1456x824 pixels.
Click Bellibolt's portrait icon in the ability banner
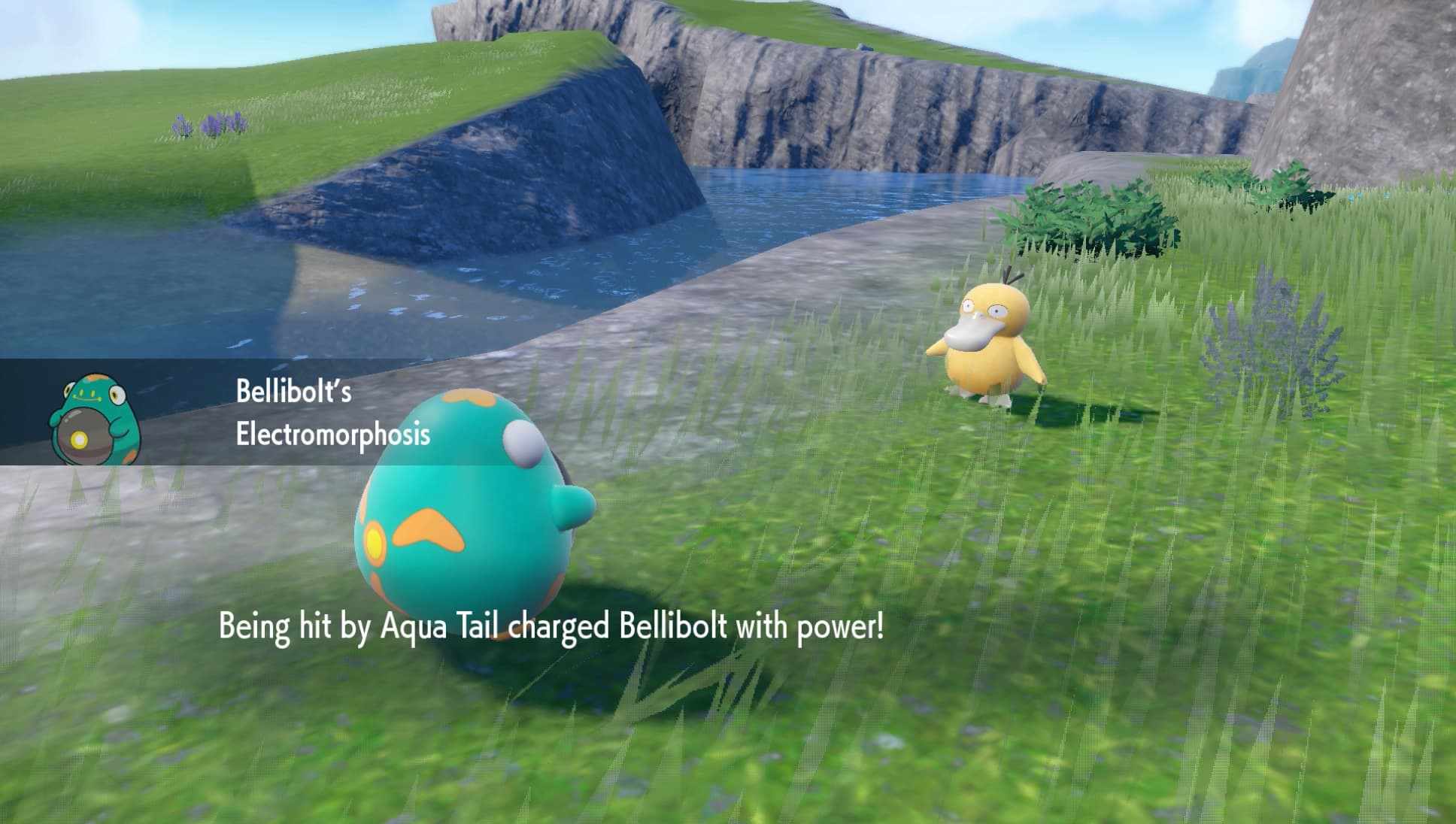point(95,419)
